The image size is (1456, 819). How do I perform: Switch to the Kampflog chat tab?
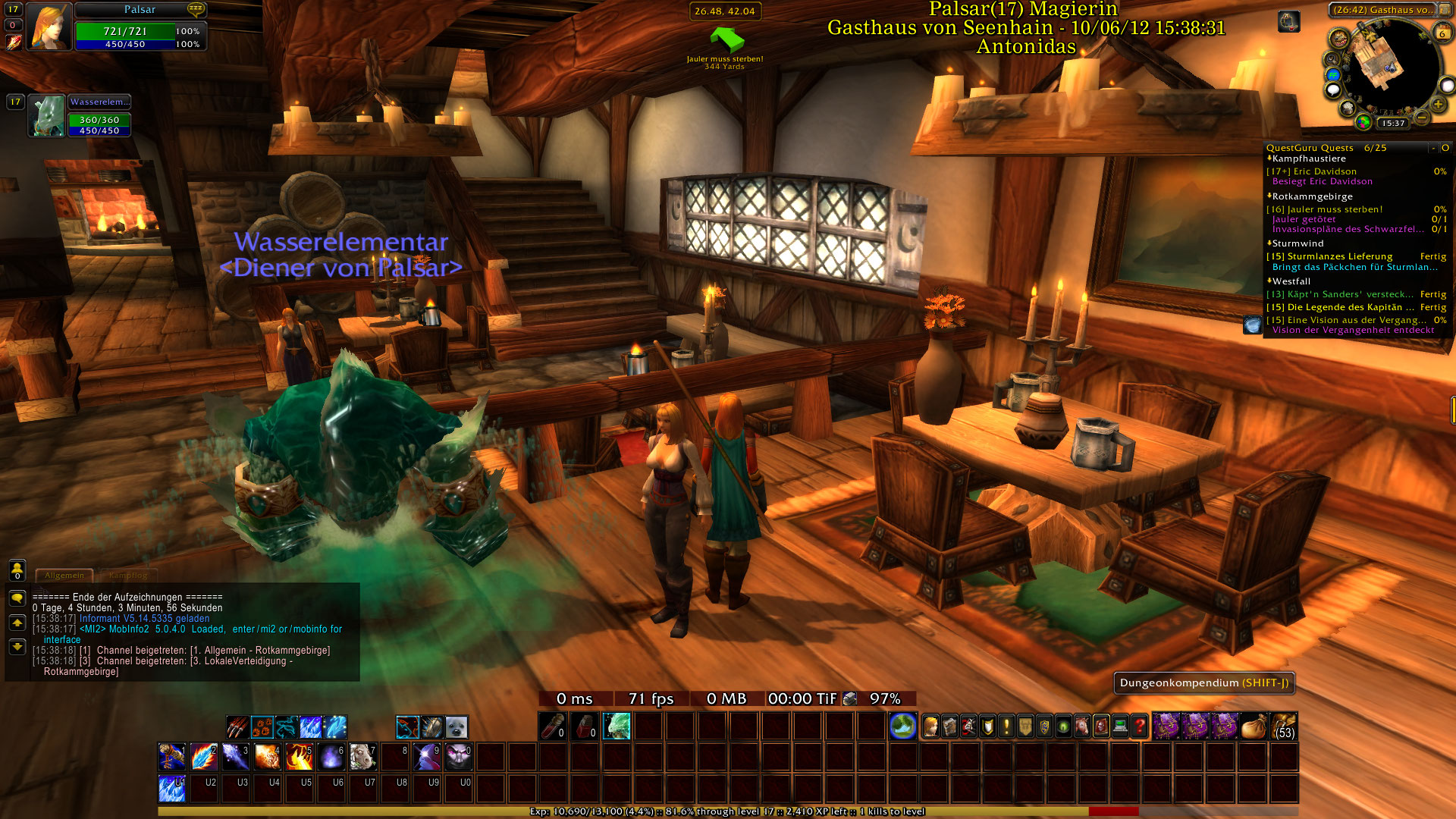point(128,575)
